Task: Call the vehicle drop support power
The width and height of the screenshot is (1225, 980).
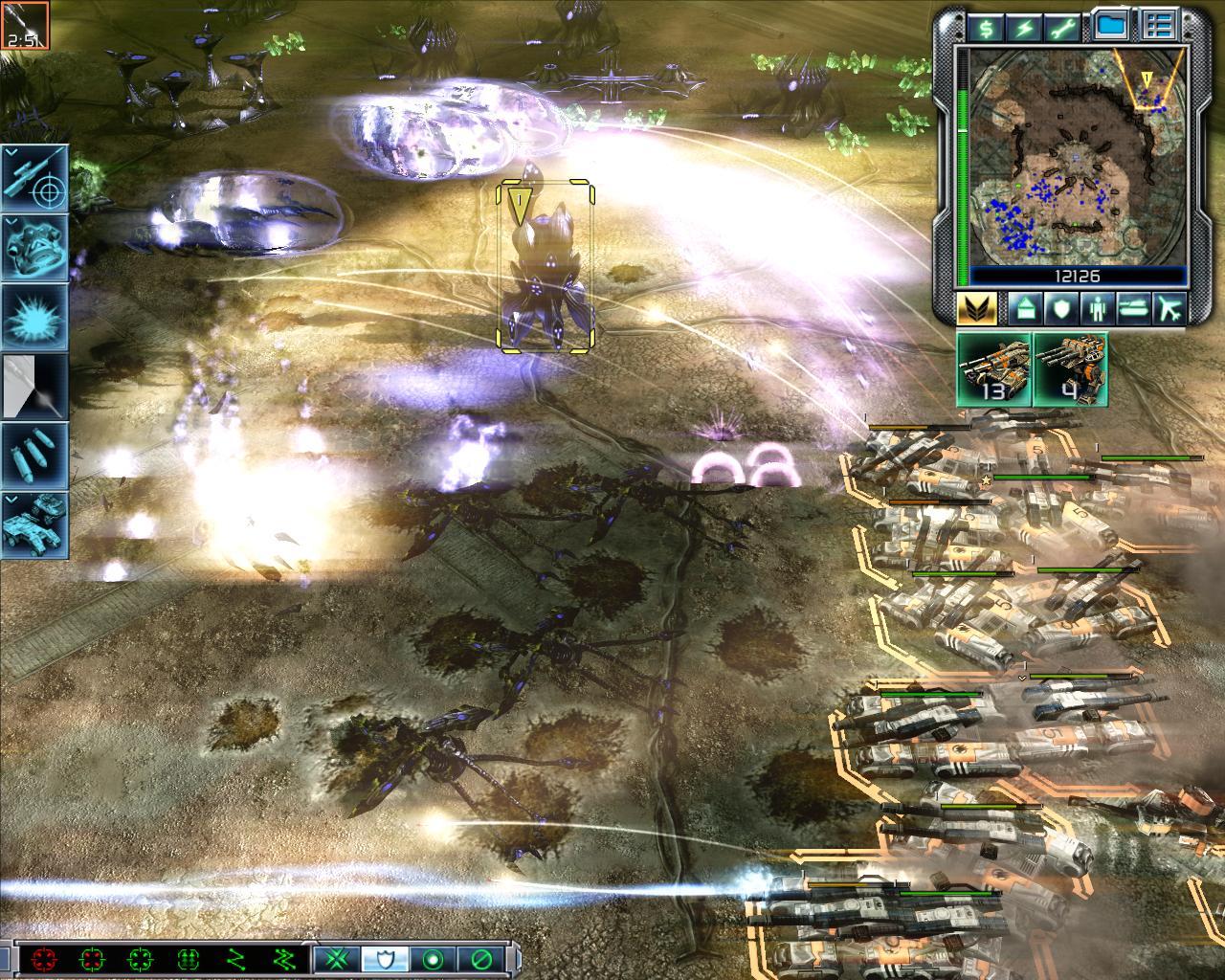Action: 35,524
